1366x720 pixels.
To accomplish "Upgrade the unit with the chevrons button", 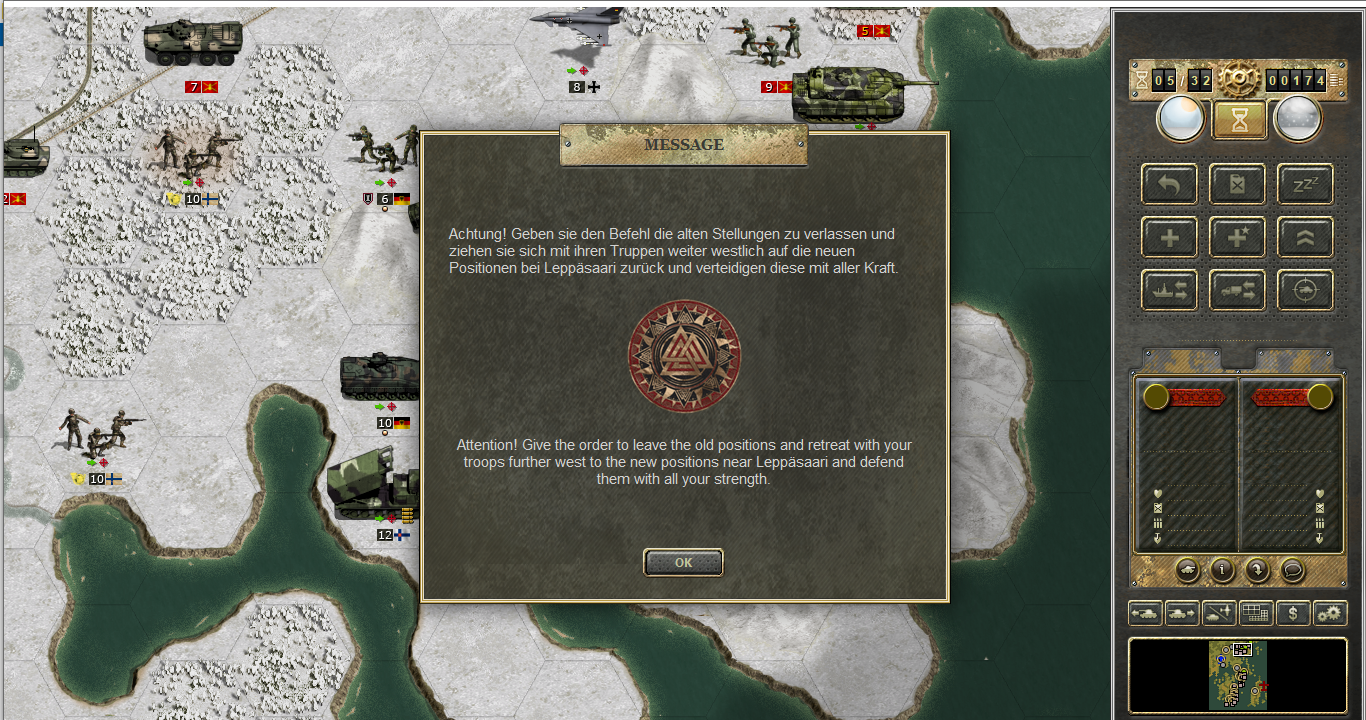I will point(1305,237).
